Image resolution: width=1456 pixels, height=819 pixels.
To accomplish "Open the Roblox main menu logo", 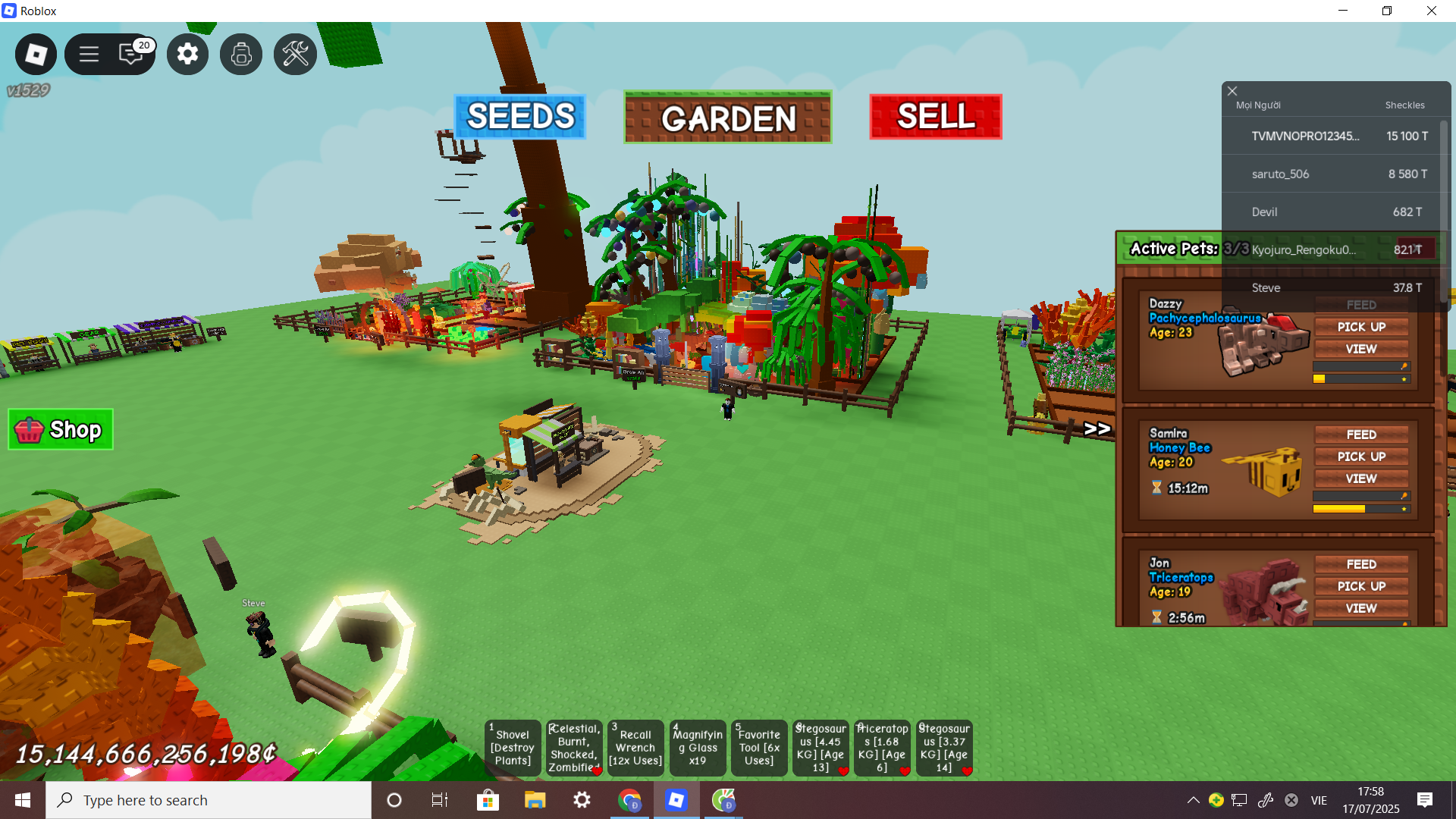I will point(36,54).
